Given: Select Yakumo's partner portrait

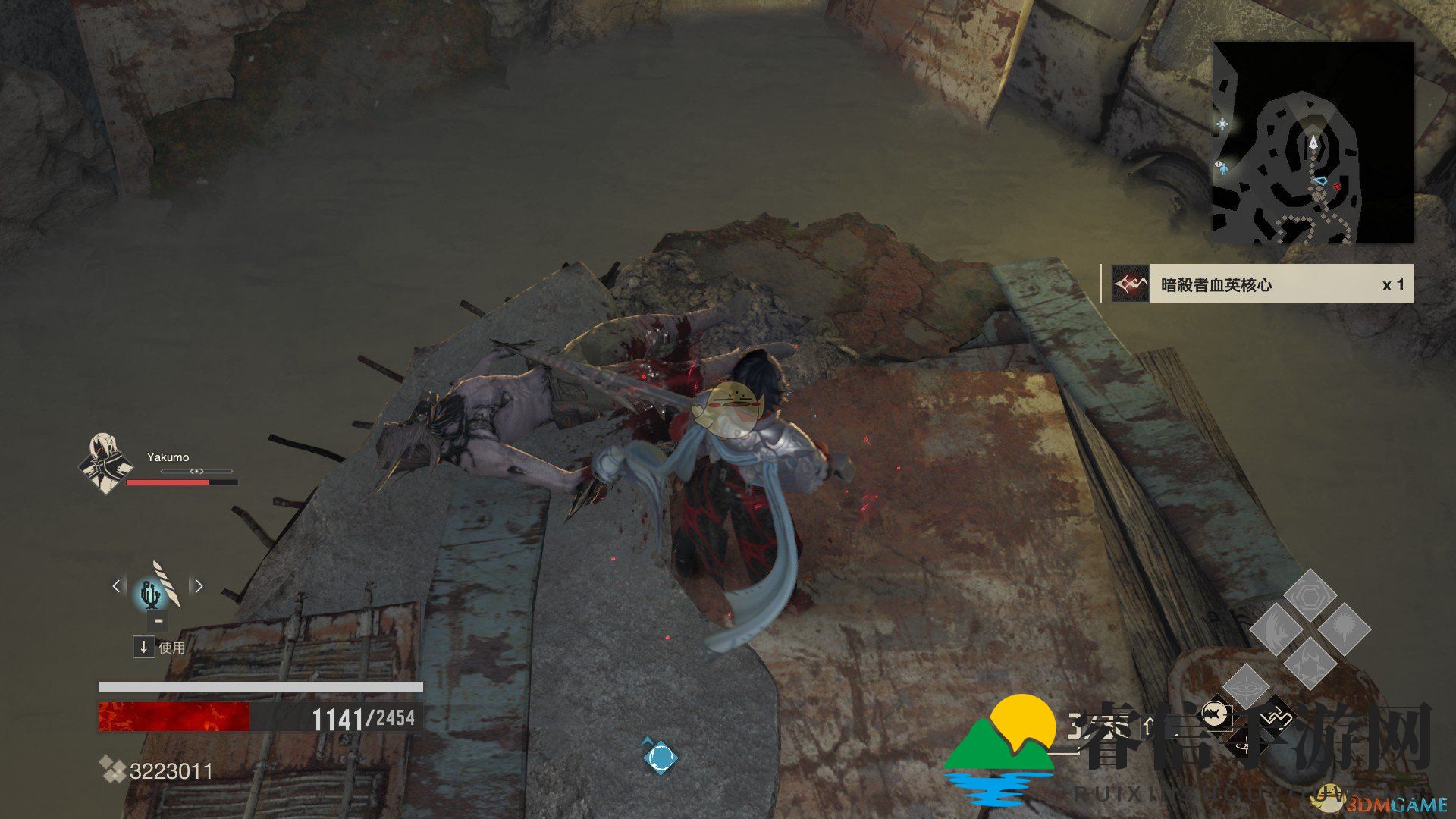Looking at the screenshot, I should point(105,463).
